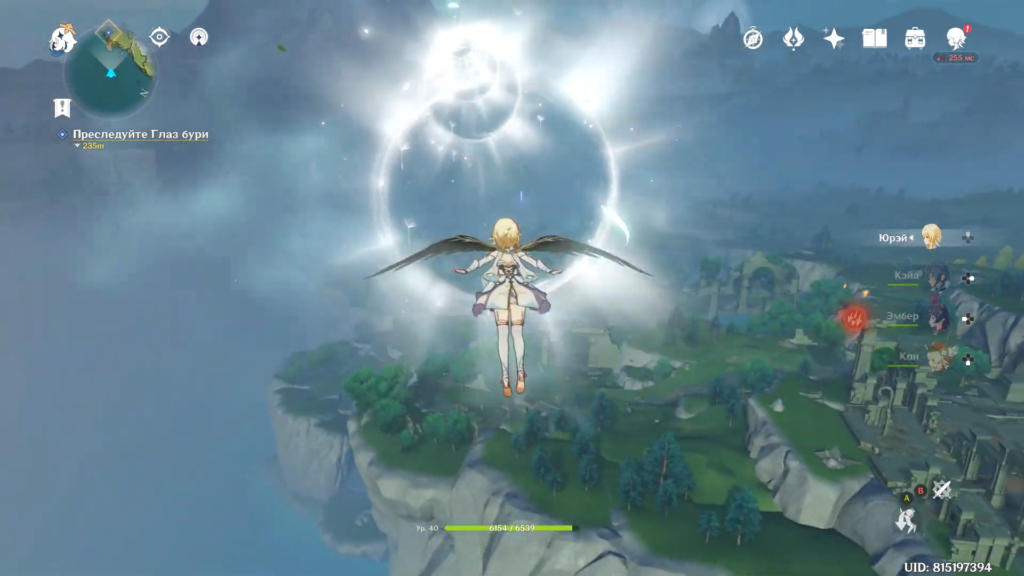The image size is (1024, 576).
Task: Select party member Юрэй
Action: tap(931, 237)
